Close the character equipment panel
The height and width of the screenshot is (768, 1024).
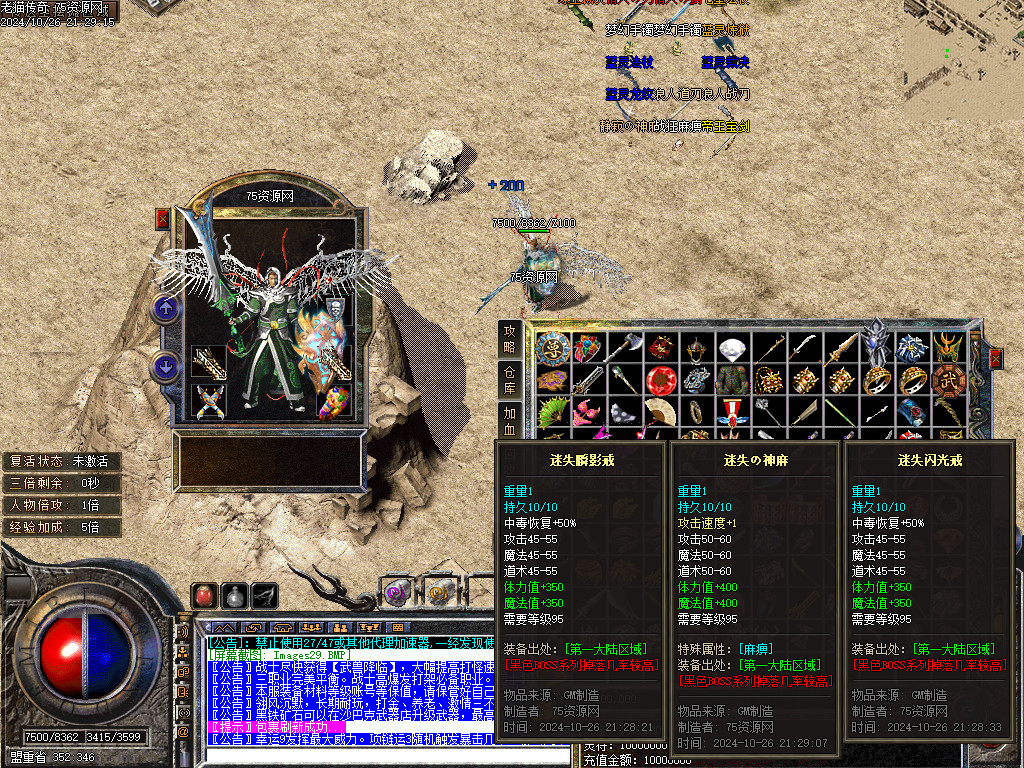pyautogui.click(x=163, y=219)
